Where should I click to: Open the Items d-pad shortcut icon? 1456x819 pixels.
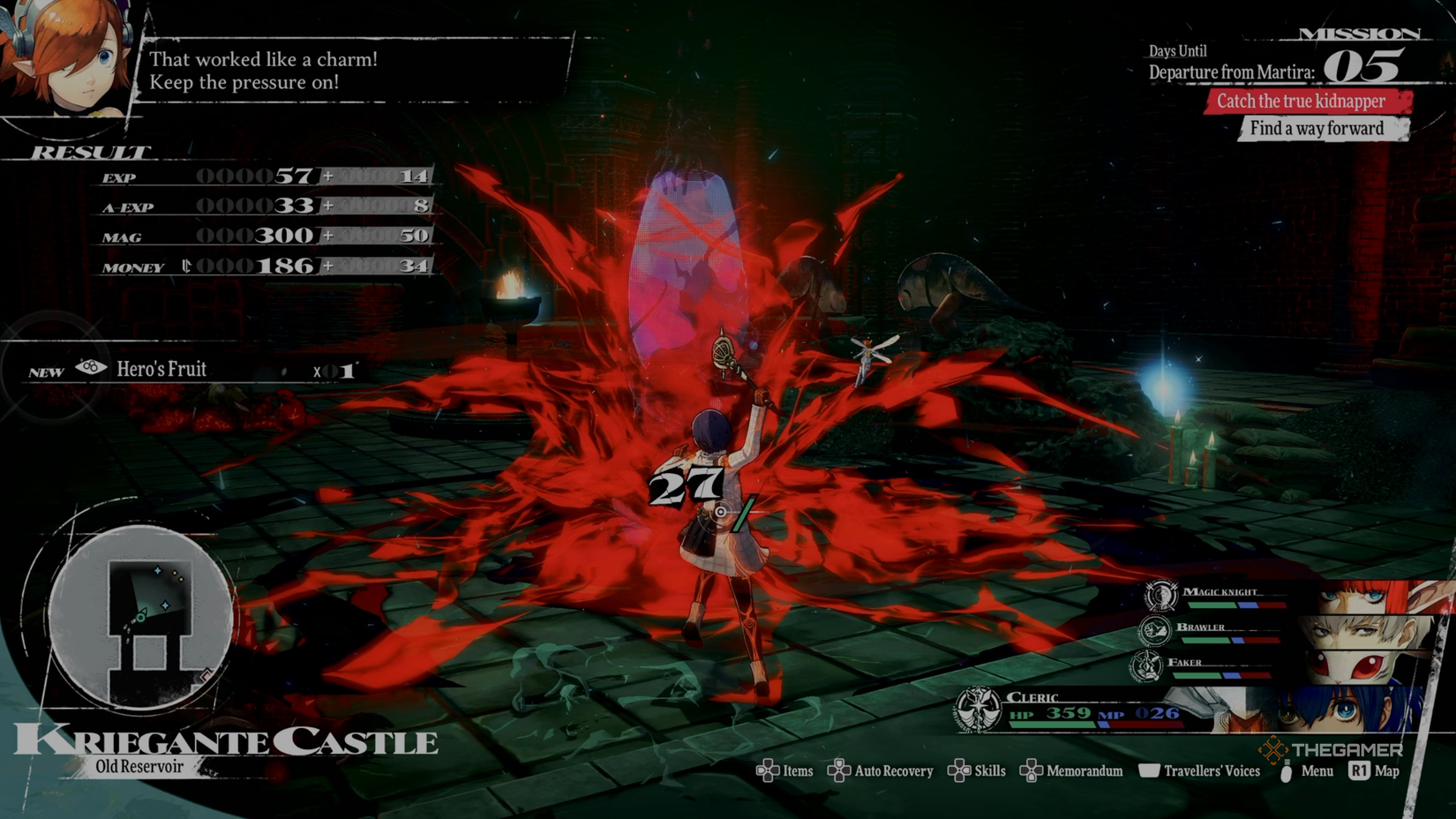768,770
